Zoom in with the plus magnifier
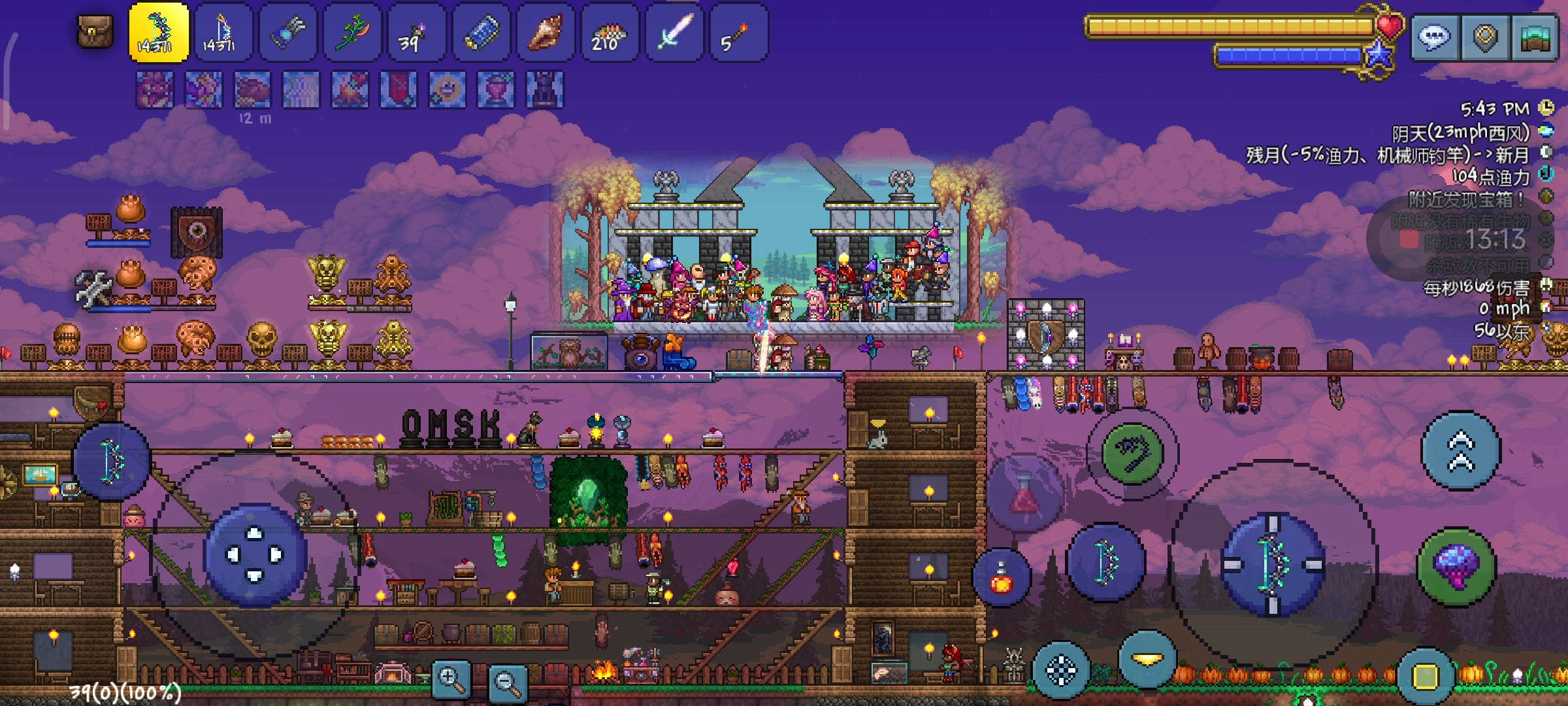The image size is (1568, 706). (x=451, y=680)
